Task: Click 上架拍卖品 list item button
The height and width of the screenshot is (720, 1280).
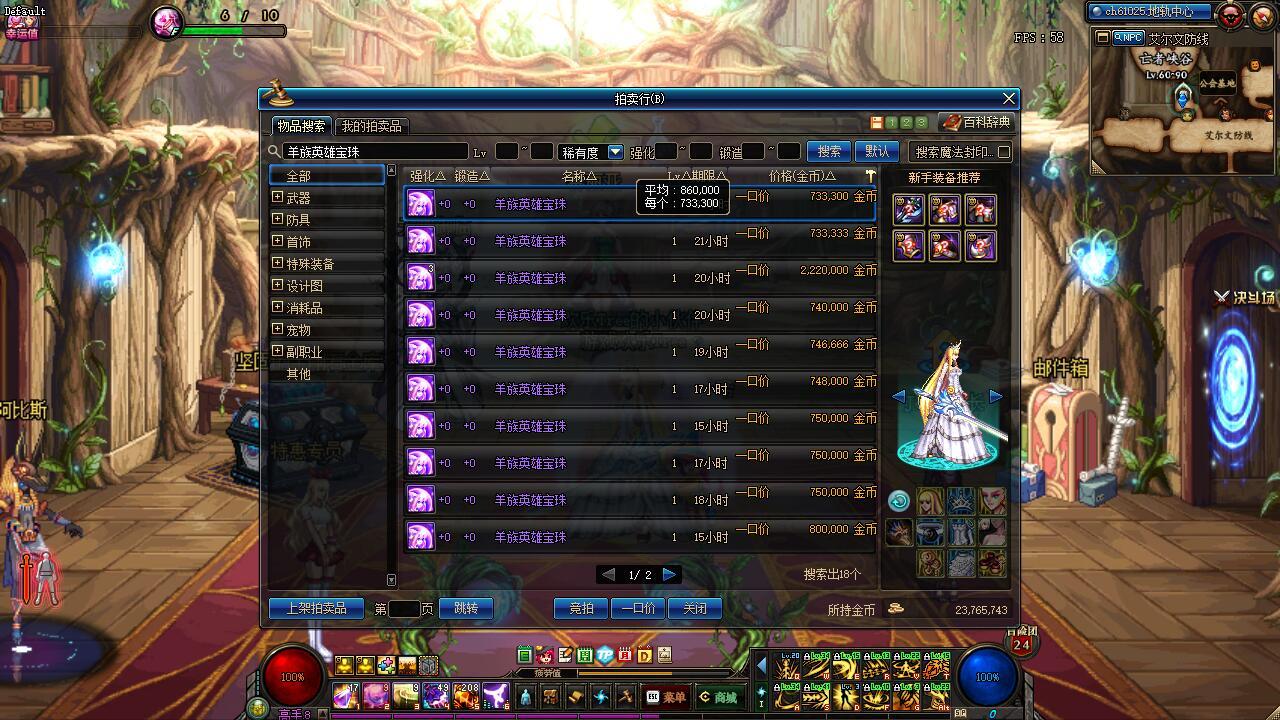Action: 317,608
